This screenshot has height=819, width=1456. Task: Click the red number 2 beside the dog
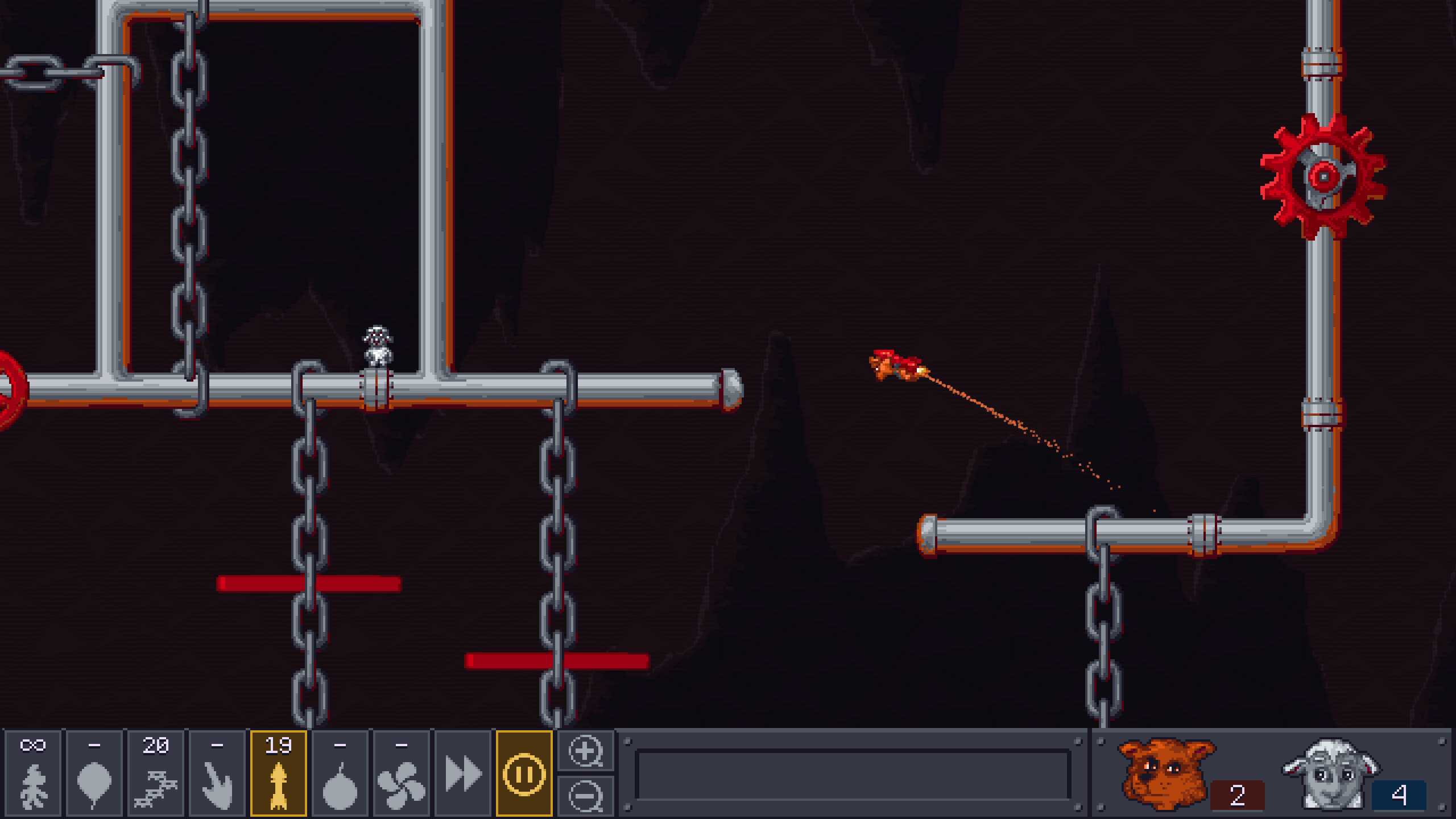(1237, 797)
